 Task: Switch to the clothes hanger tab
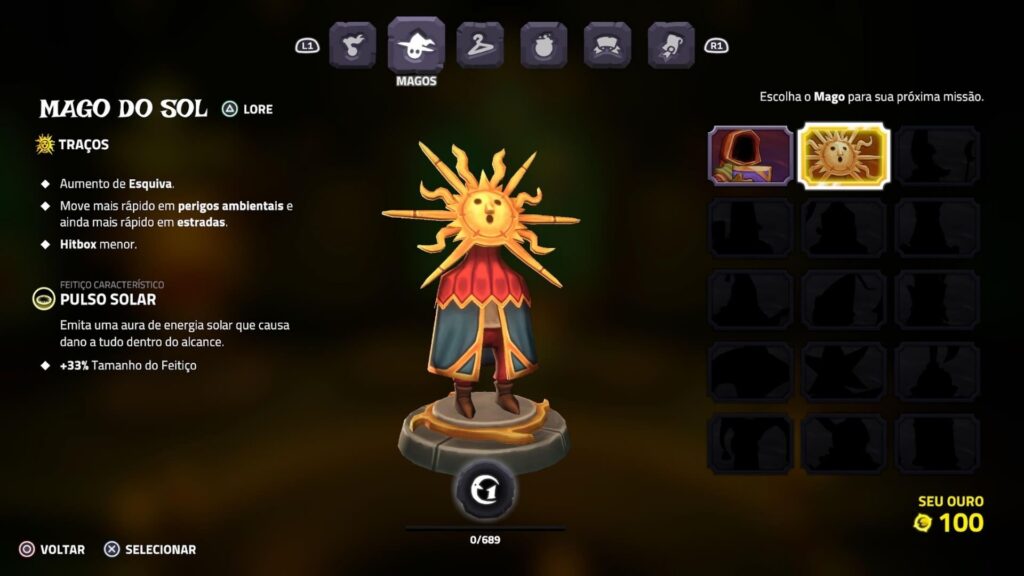[x=480, y=45]
